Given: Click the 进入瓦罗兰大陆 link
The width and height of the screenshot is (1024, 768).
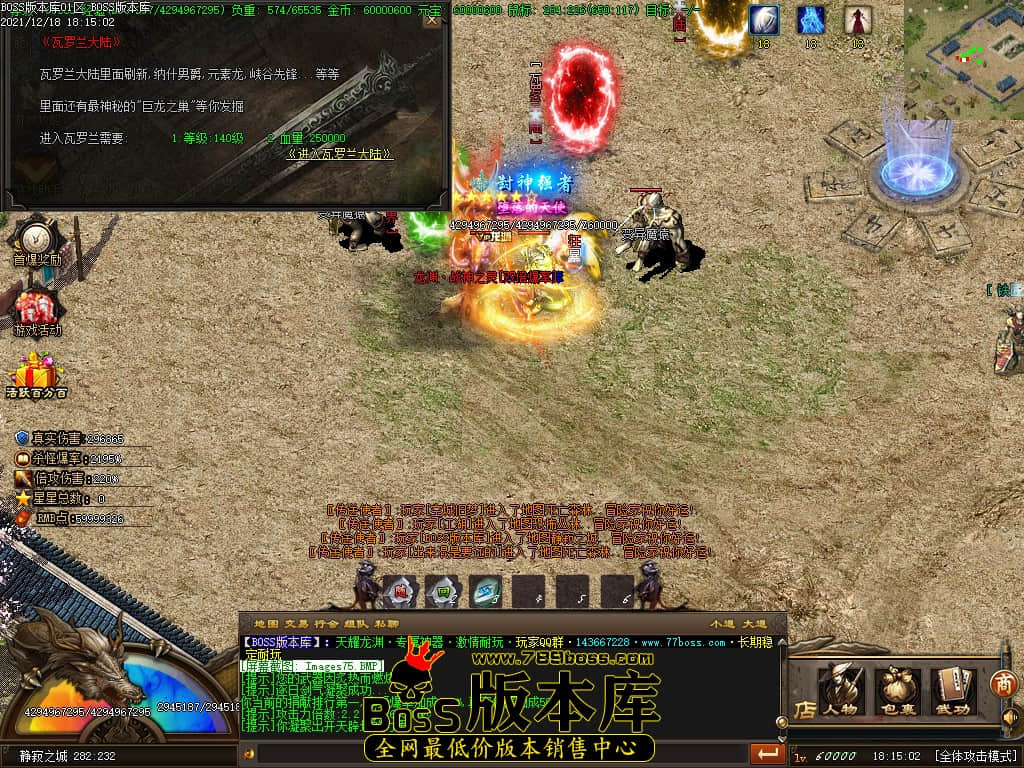Looking at the screenshot, I should click(x=339, y=155).
